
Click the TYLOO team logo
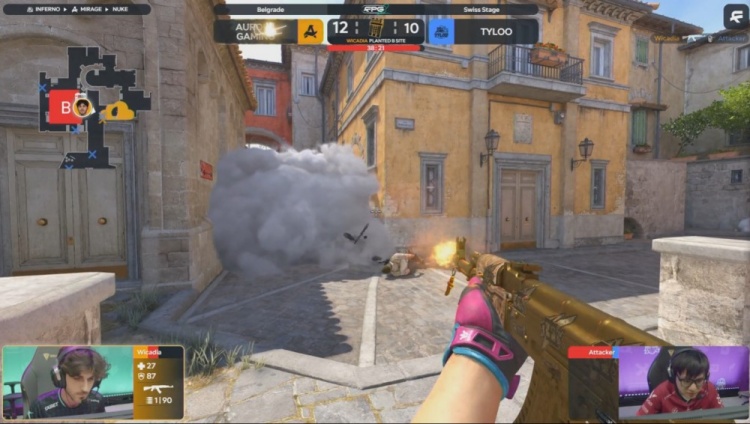(x=441, y=31)
